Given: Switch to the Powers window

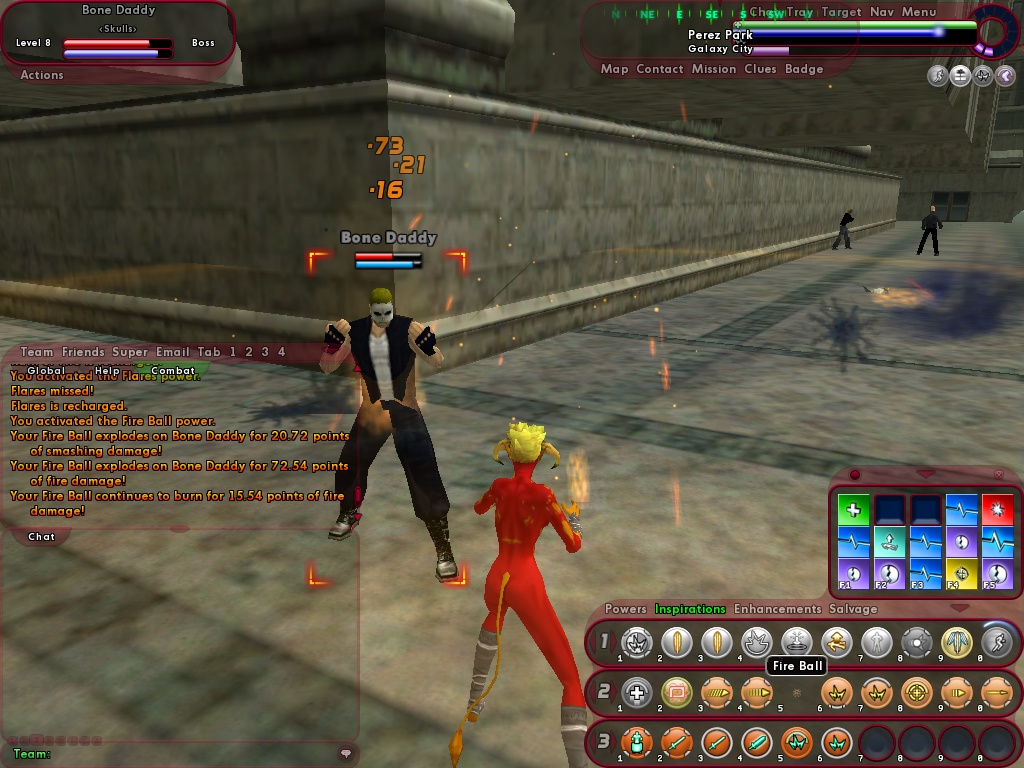Looking at the screenshot, I should (626, 609).
